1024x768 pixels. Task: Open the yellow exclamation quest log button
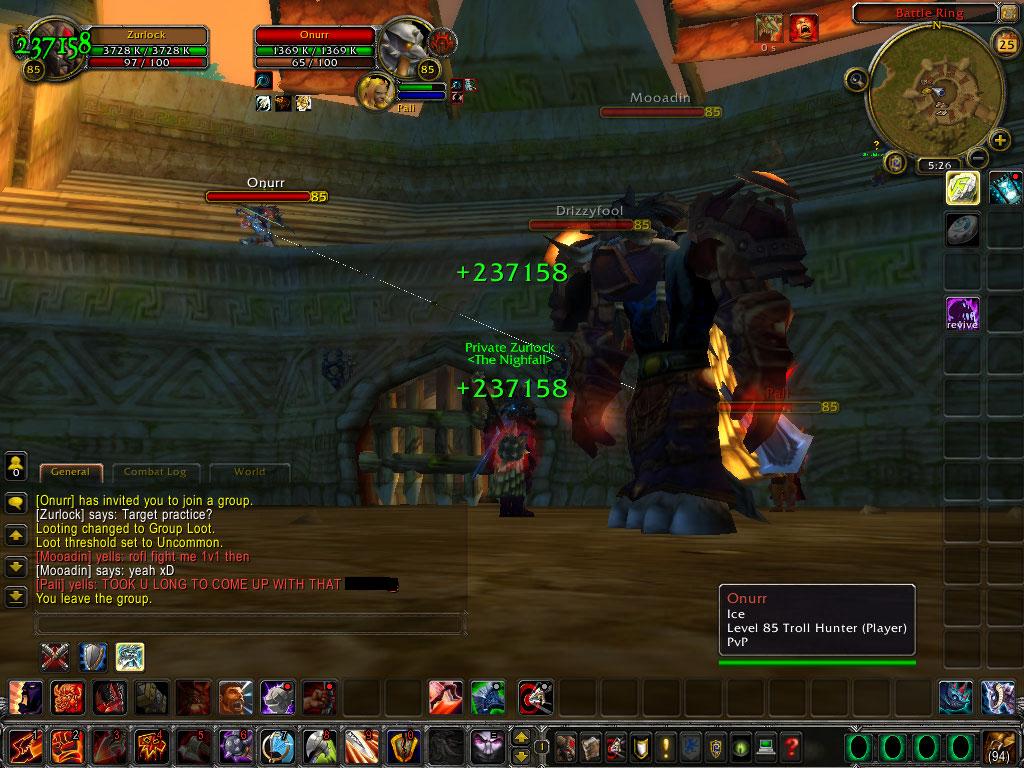tap(665, 746)
